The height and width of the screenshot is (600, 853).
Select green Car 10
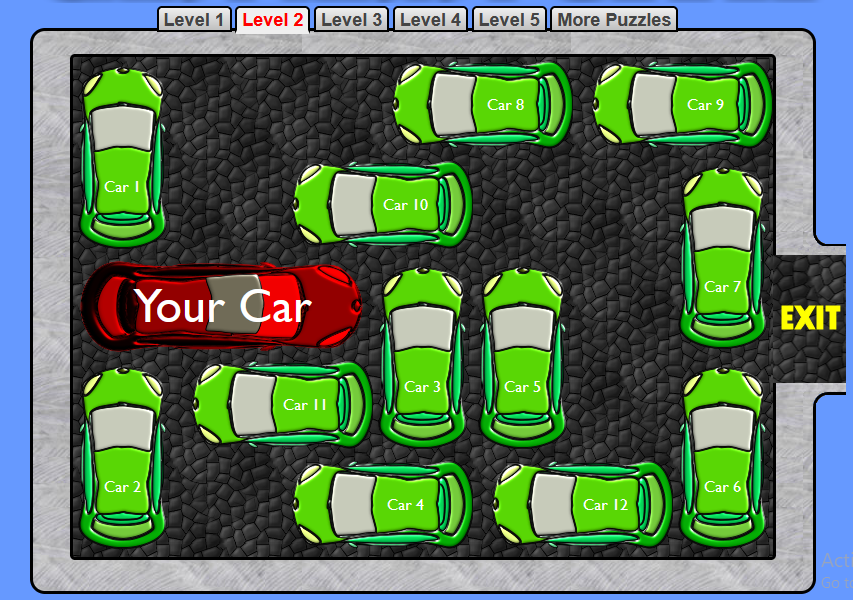[383, 204]
